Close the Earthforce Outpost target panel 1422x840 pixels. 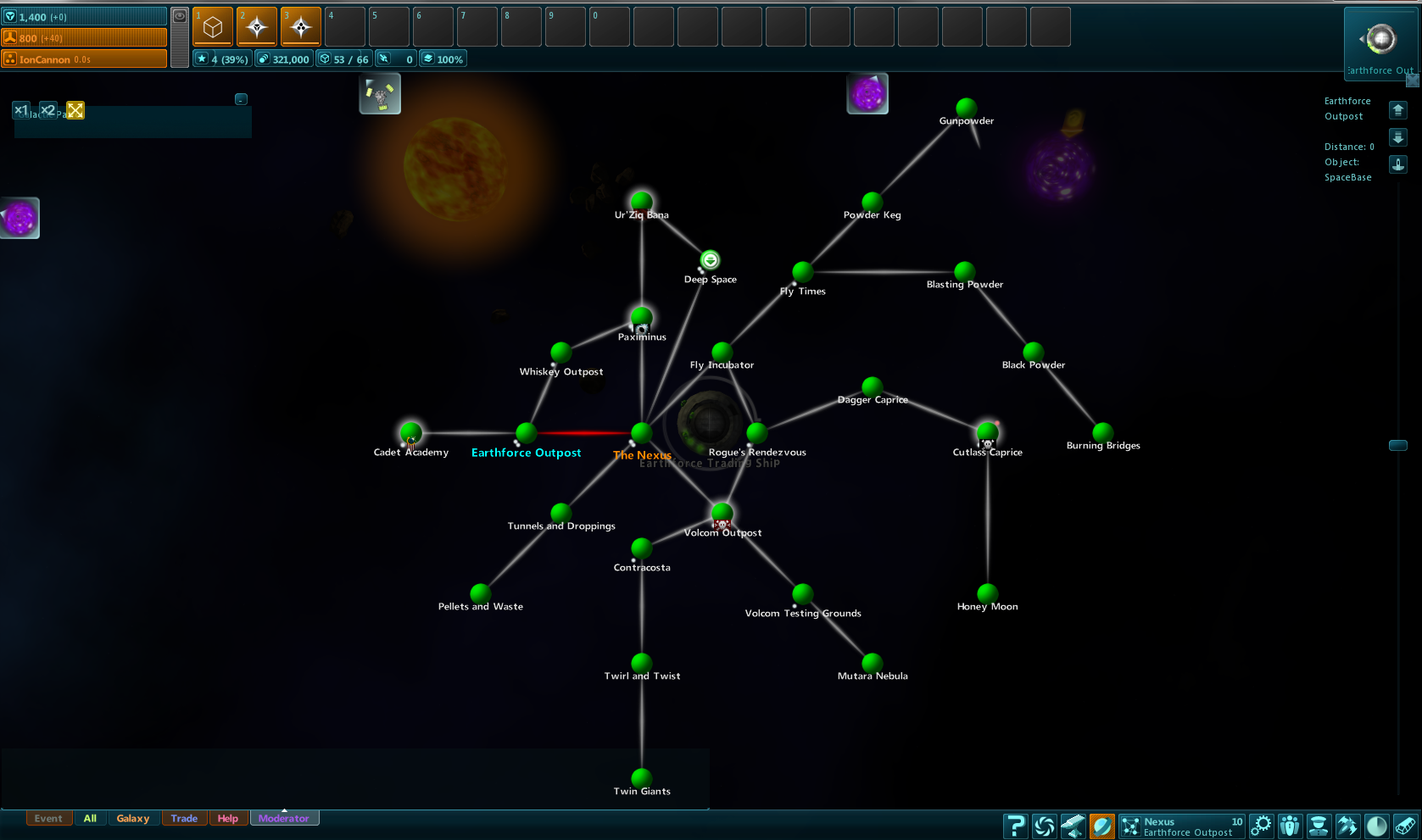(1412, 80)
